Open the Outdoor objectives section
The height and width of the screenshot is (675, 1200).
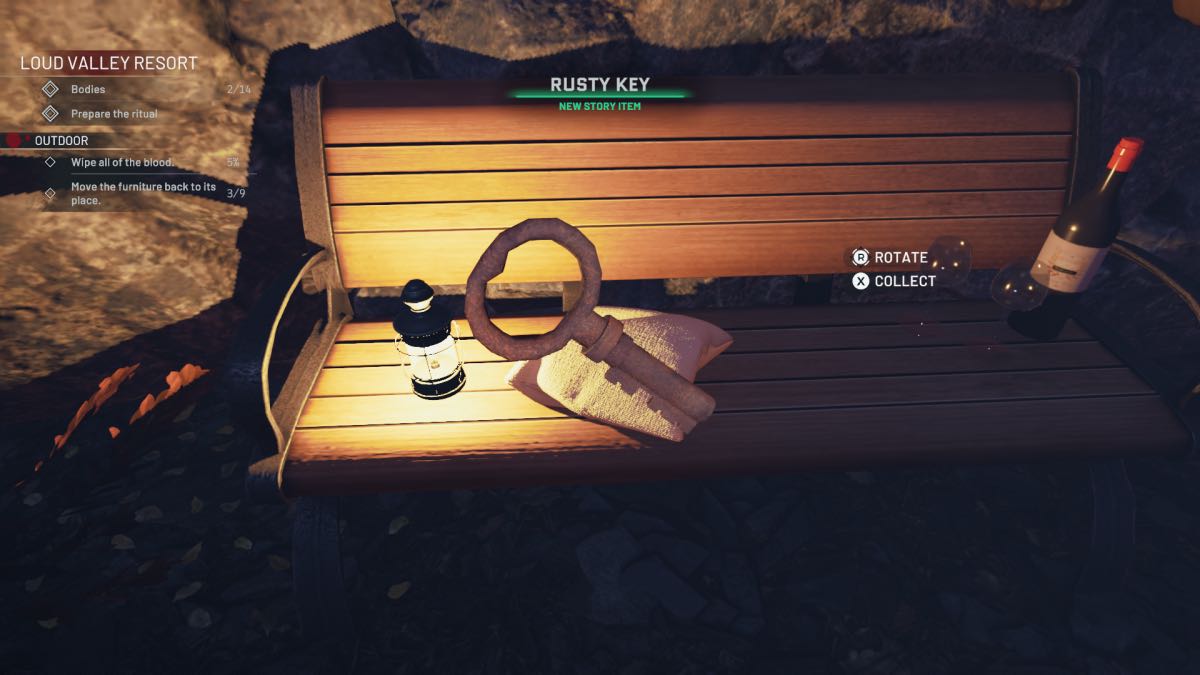point(62,141)
